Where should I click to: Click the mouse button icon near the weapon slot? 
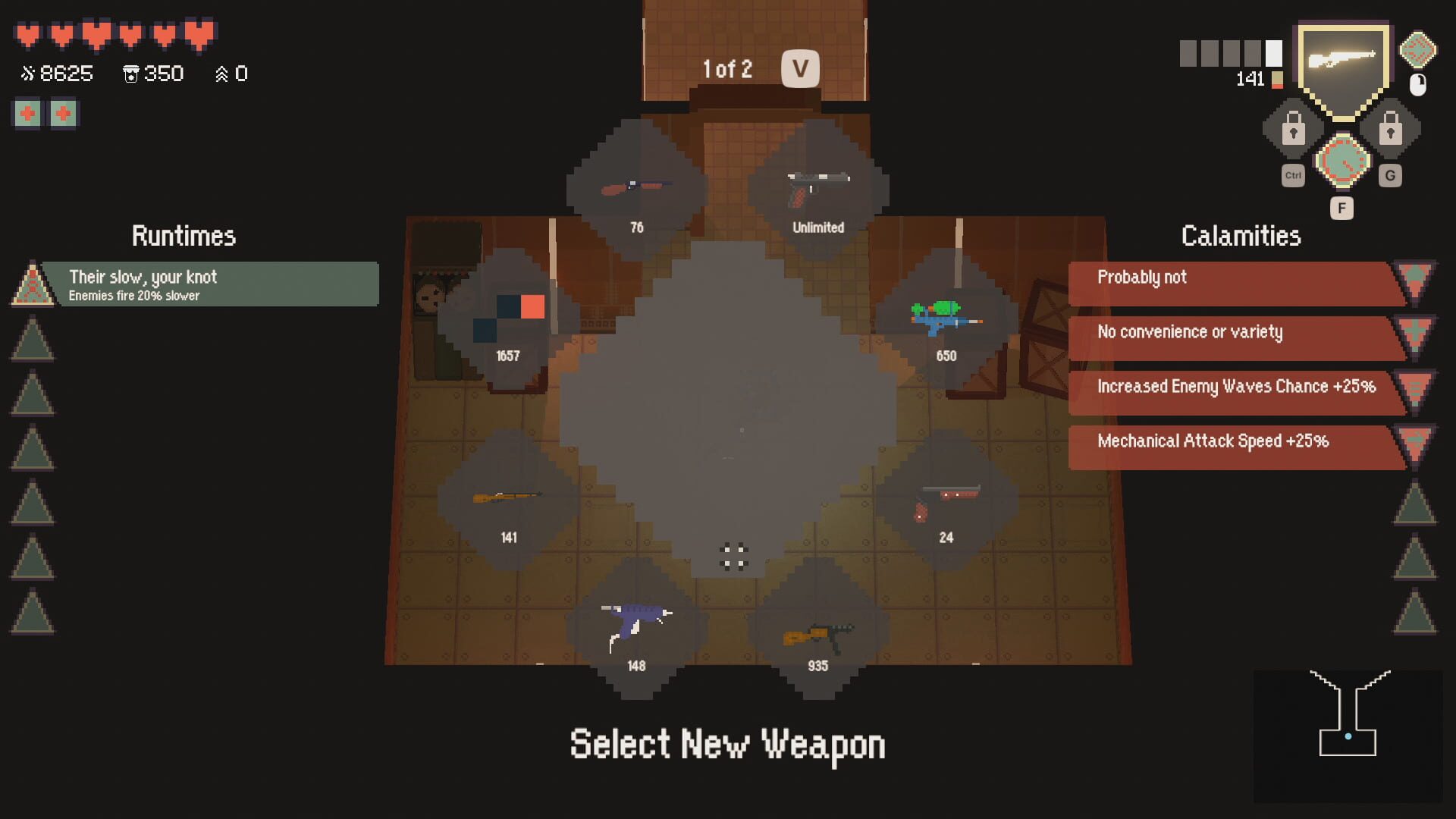pos(1417,83)
